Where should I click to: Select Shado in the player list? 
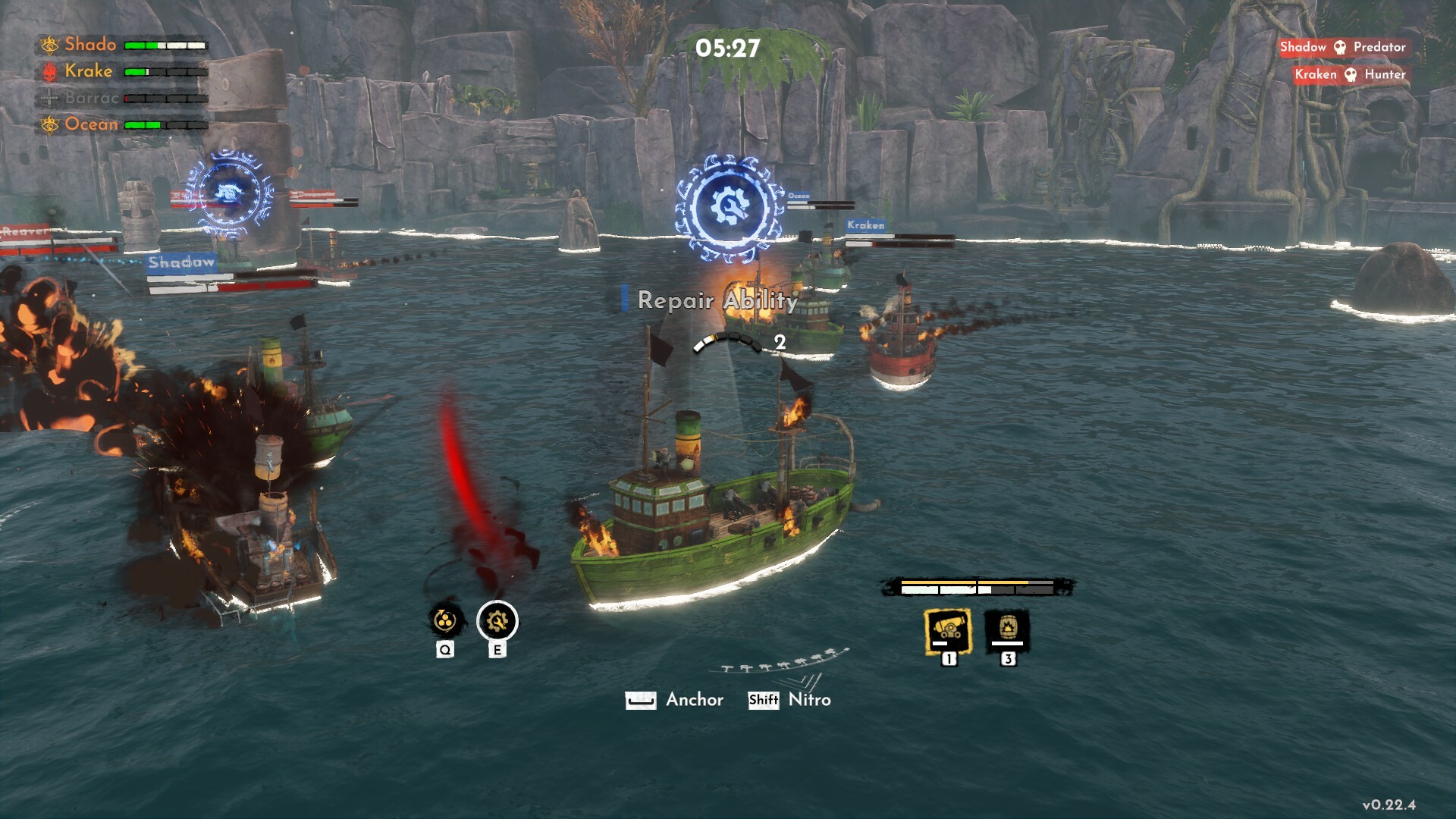[90, 45]
